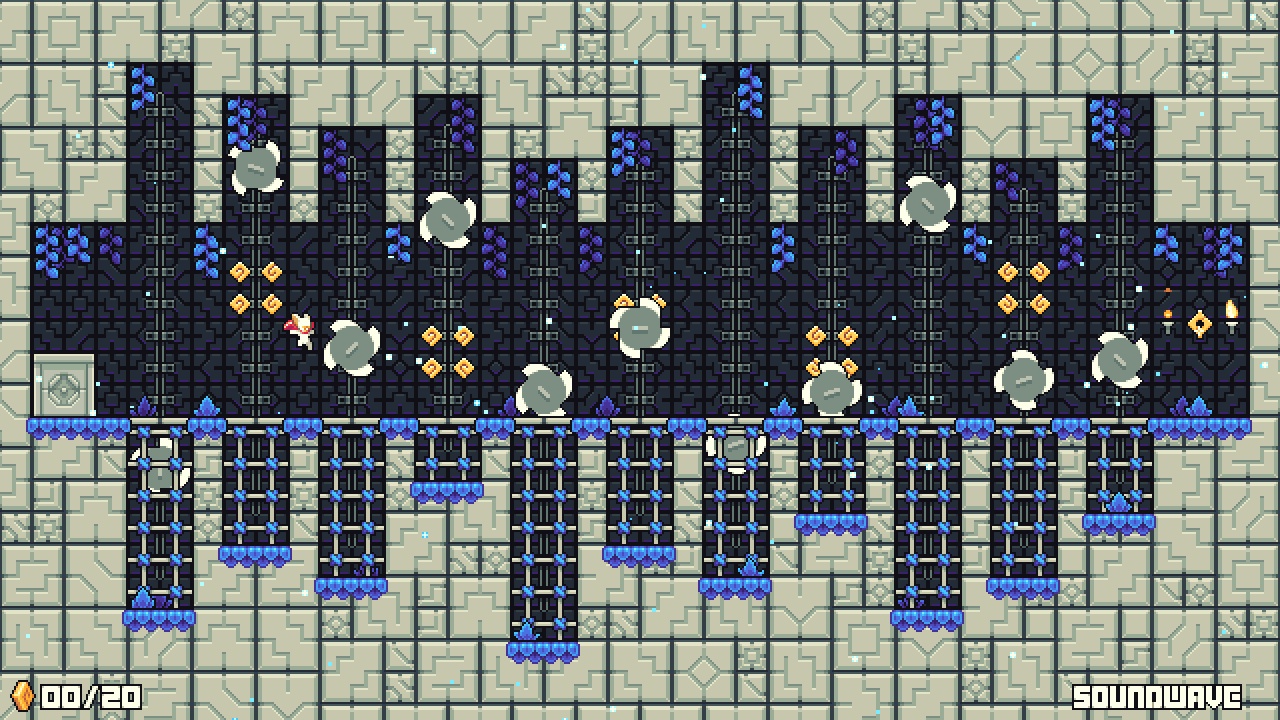Click the large gem between the two torches
Screen dimensions: 1280x720
(x=1199, y=321)
